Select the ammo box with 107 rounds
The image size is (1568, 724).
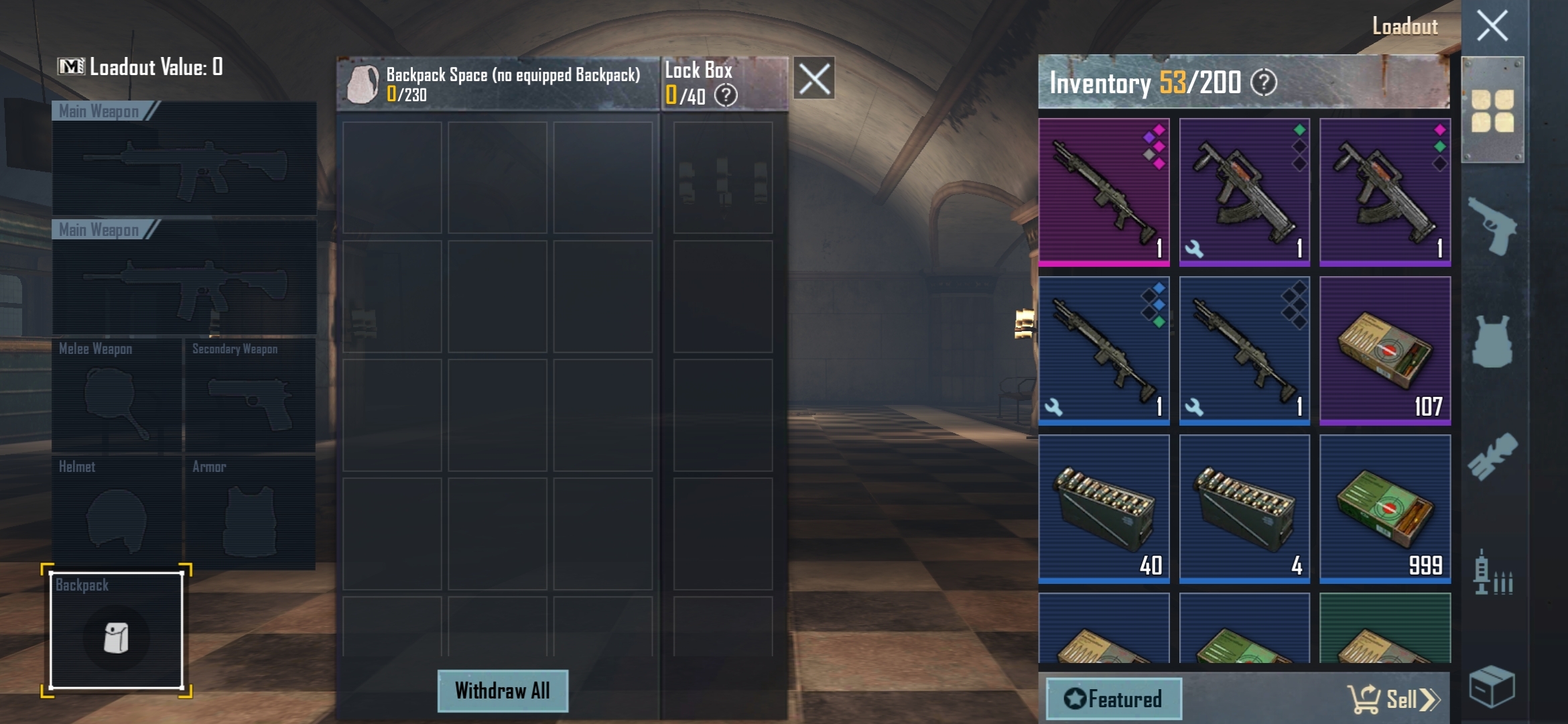pos(1385,351)
